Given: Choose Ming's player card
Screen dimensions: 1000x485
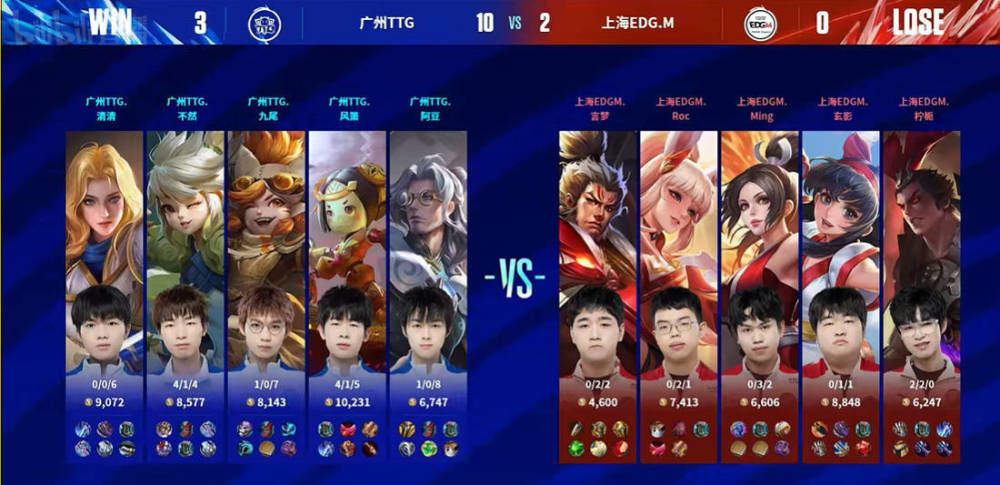Looking at the screenshot, I should [x=760, y=290].
